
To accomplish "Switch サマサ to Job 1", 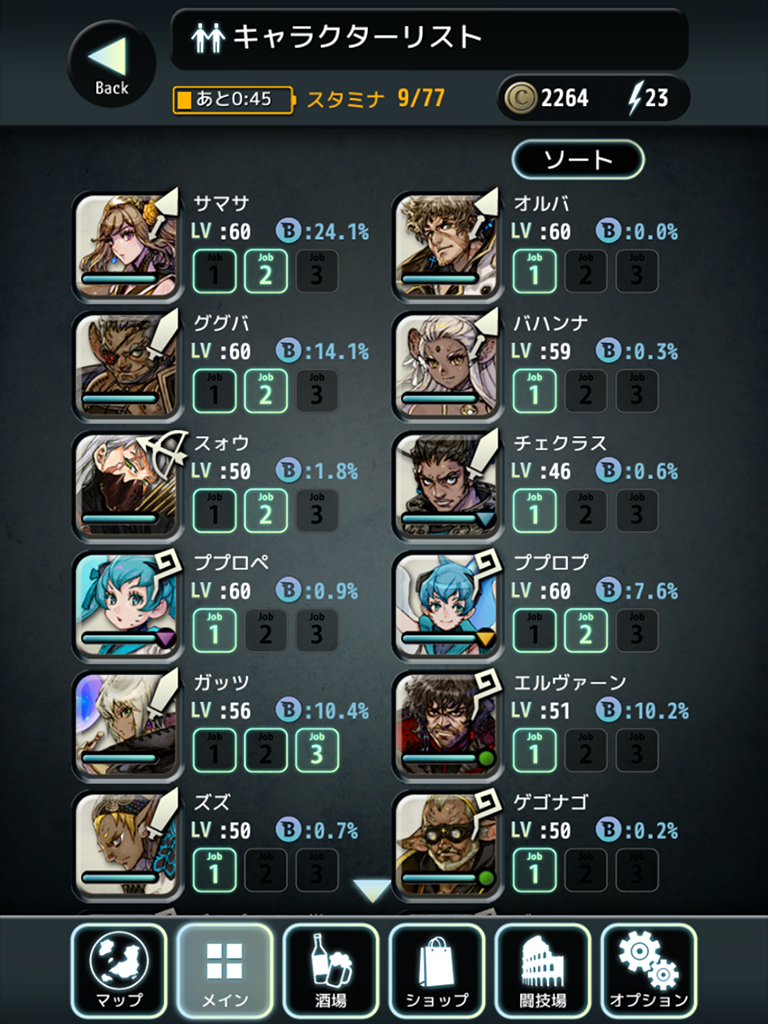I will [x=214, y=271].
